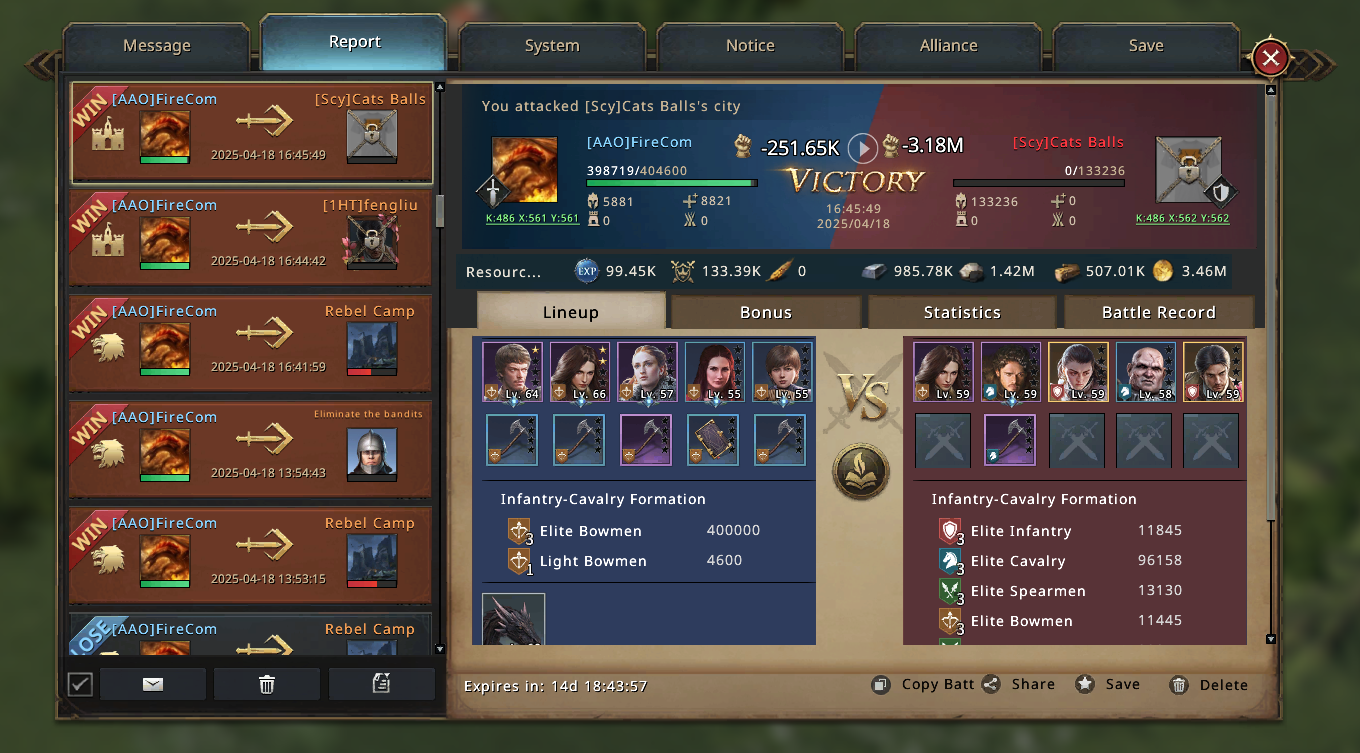
Task: Switch to the Message tab
Action: (156, 46)
